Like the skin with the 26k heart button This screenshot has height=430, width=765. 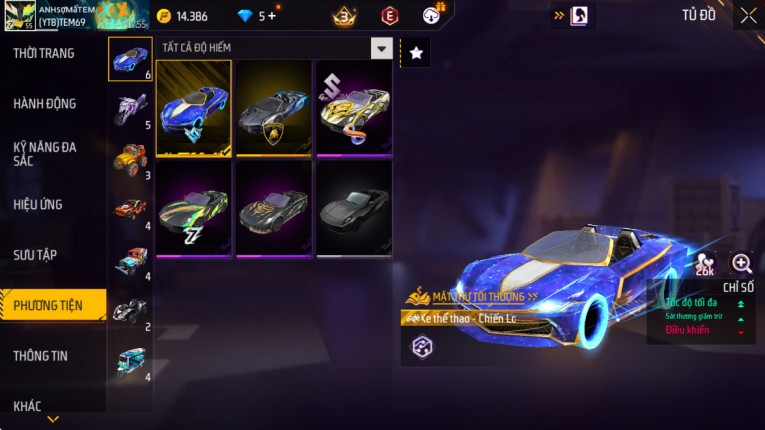(x=705, y=265)
